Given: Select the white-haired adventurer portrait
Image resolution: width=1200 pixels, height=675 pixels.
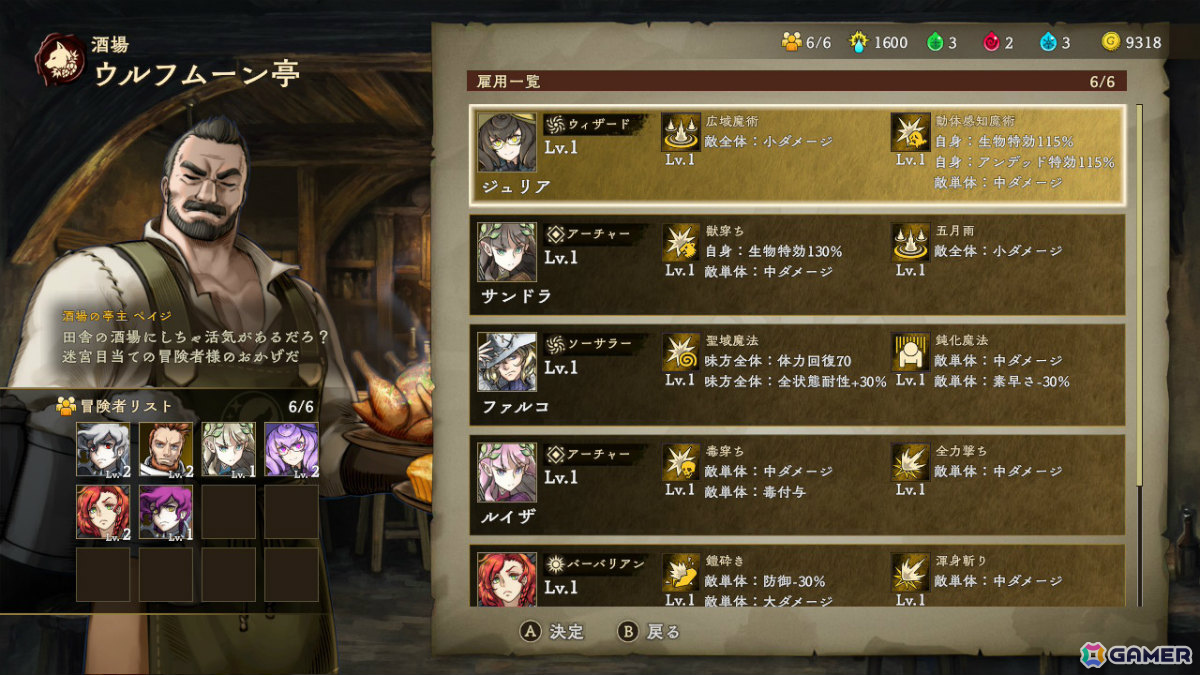Looking at the screenshot, I should pyautogui.click(x=103, y=449).
